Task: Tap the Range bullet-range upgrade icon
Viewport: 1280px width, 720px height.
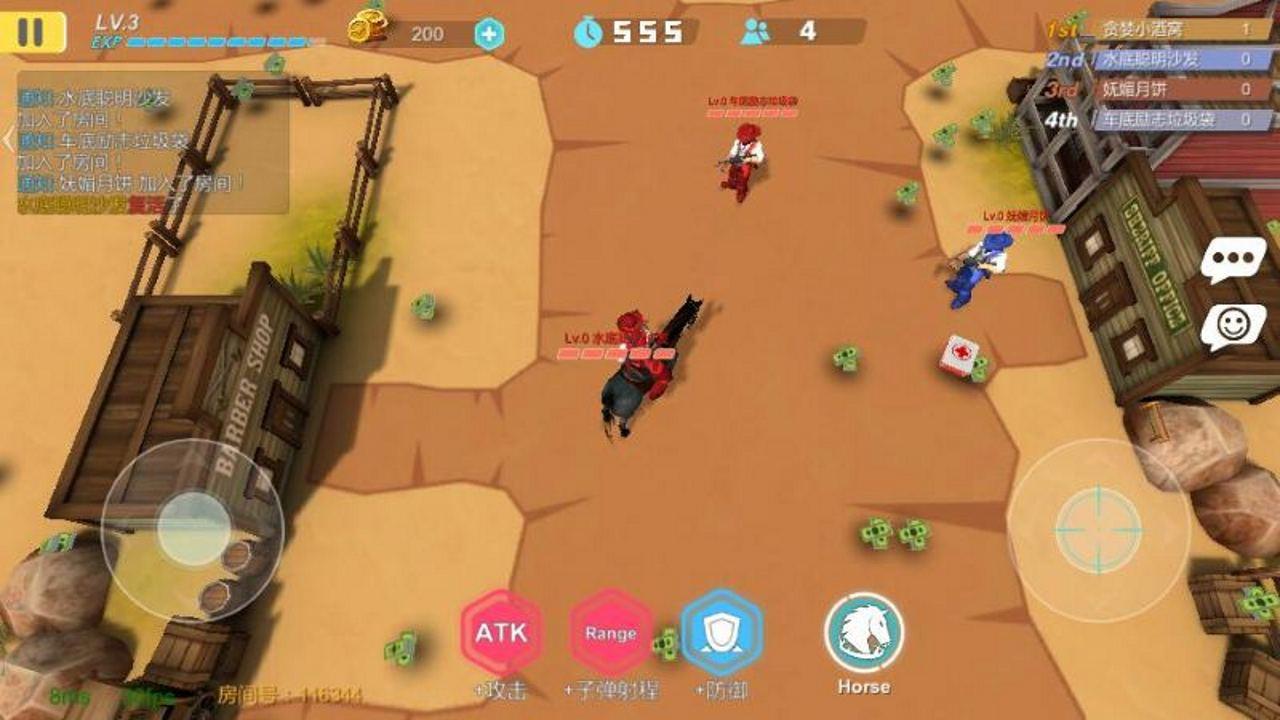Action: pyautogui.click(x=611, y=634)
